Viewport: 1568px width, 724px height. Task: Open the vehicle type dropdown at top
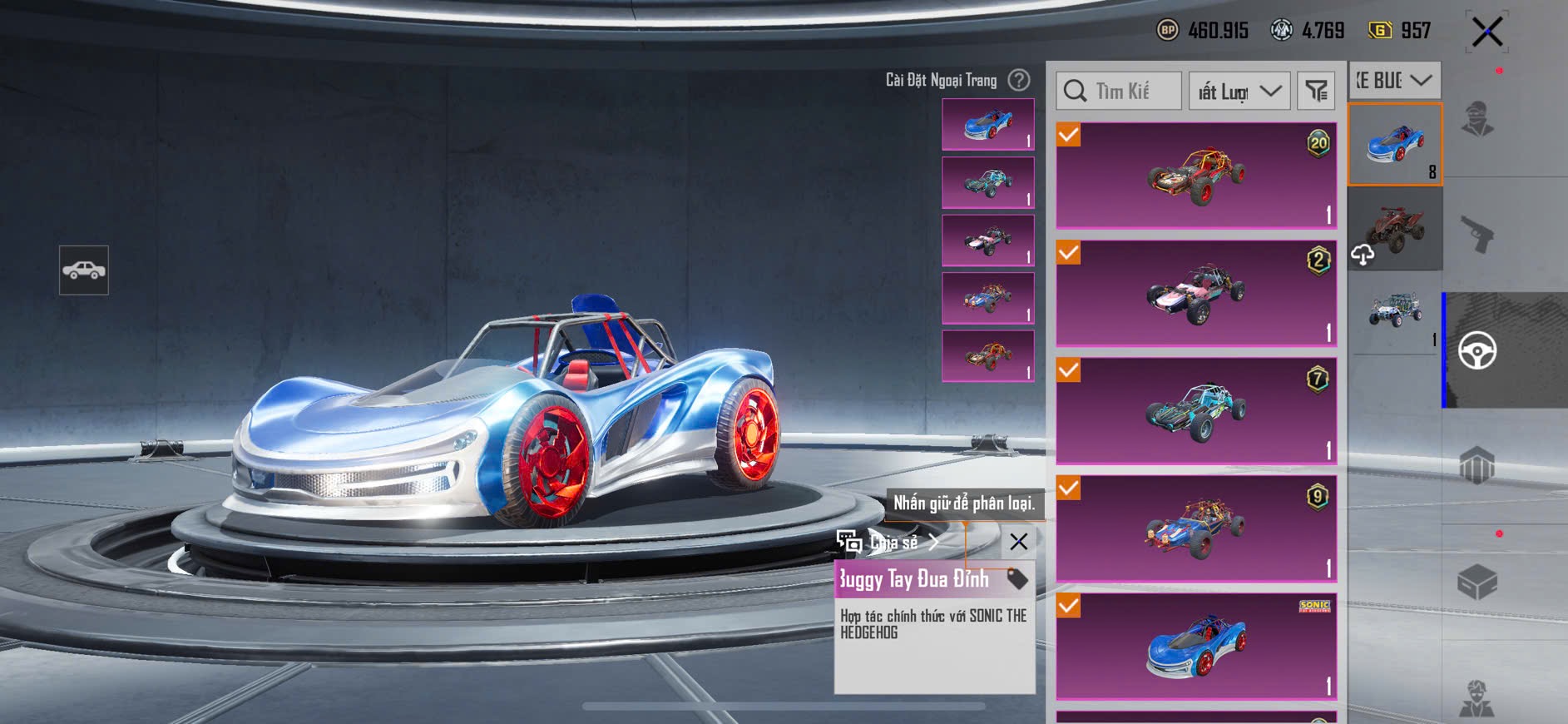pos(1394,80)
